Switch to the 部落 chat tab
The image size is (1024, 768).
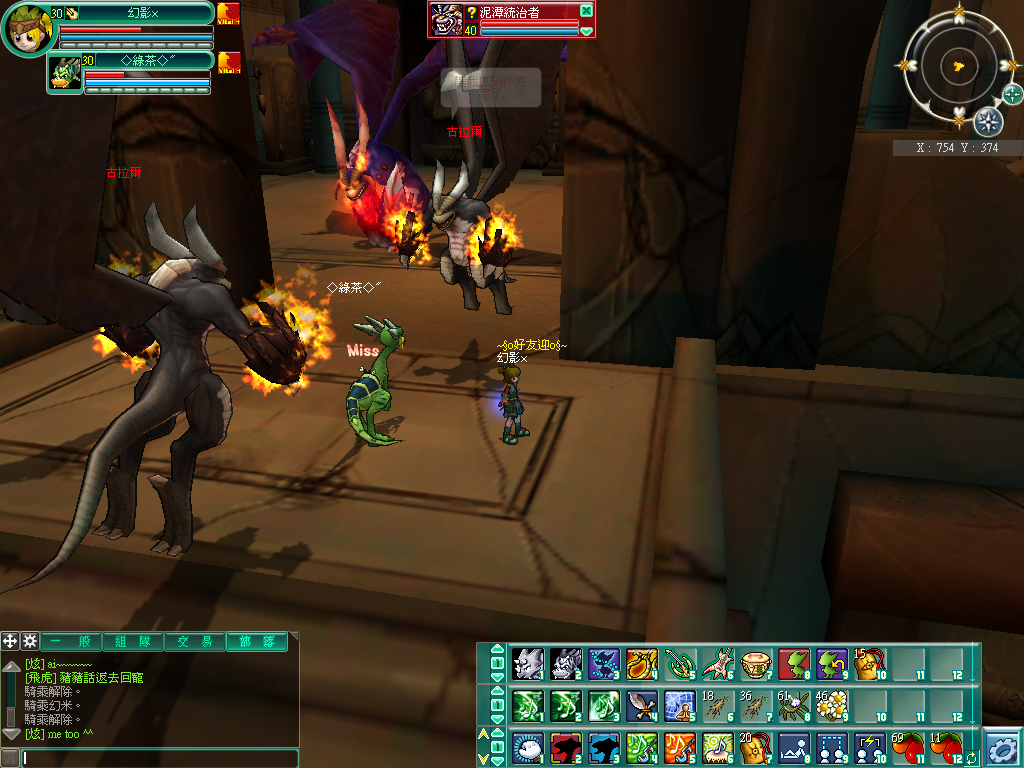256,642
